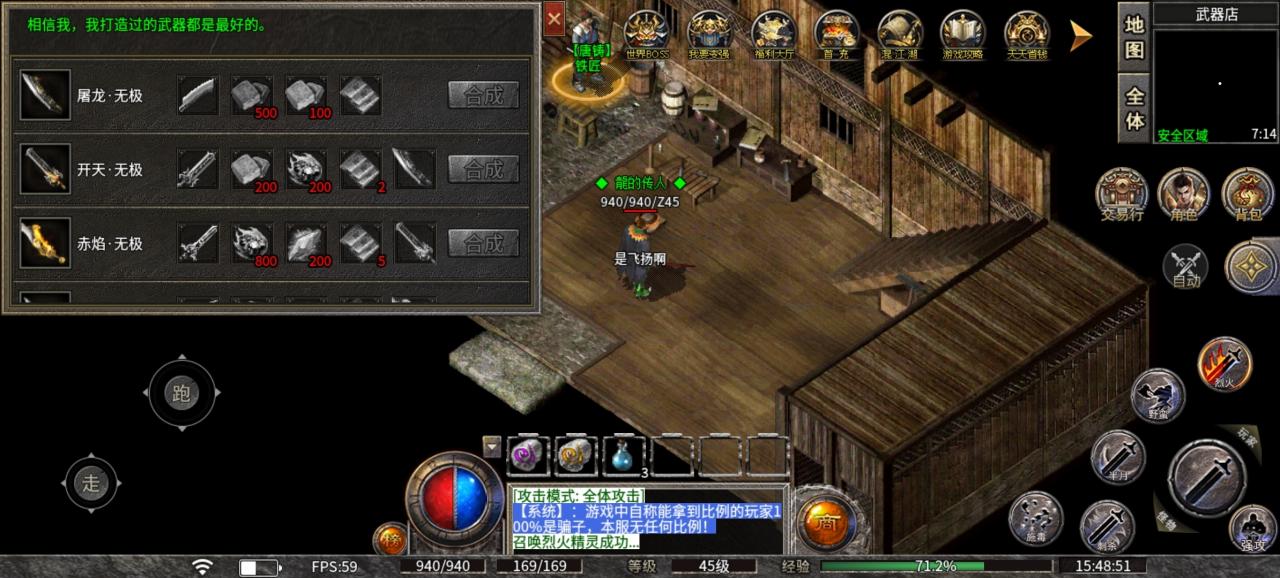The image size is (1280, 578).
Task: Expand top icon bar with orange arrow
Action: pyautogui.click(x=1080, y=36)
